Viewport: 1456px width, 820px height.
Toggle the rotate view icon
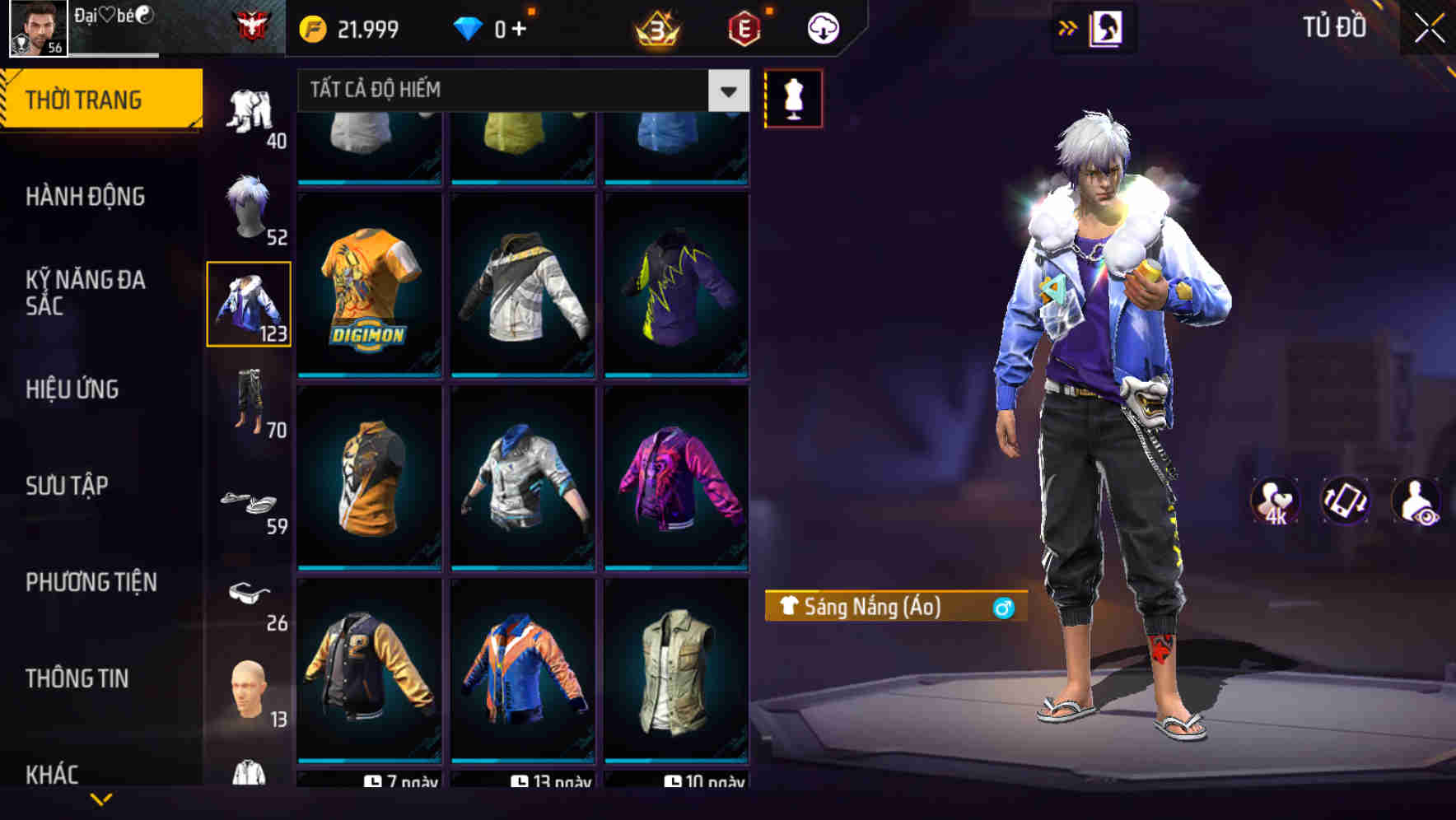[1348, 502]
